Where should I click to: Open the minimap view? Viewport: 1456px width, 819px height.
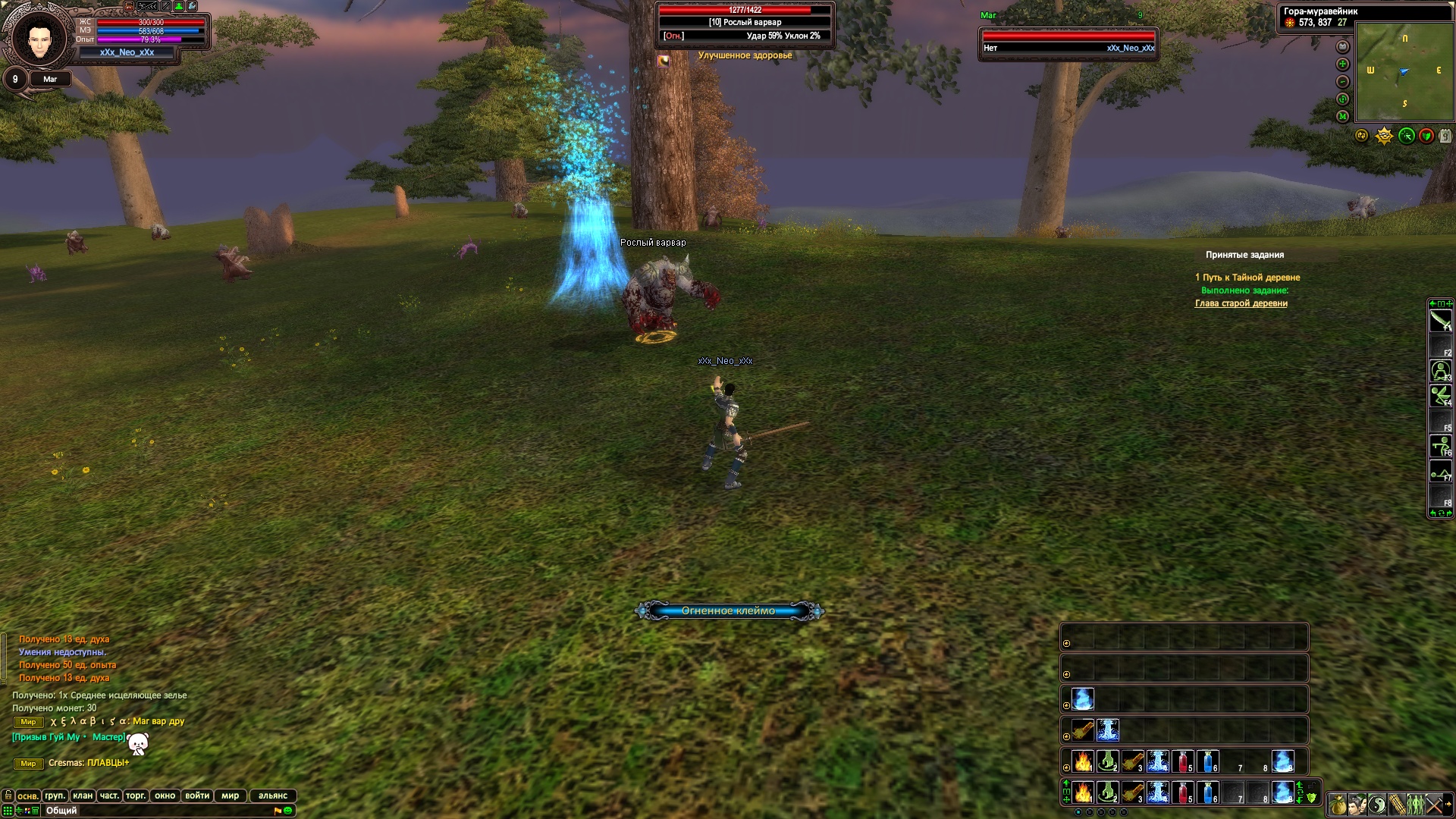pos(1404,71)
